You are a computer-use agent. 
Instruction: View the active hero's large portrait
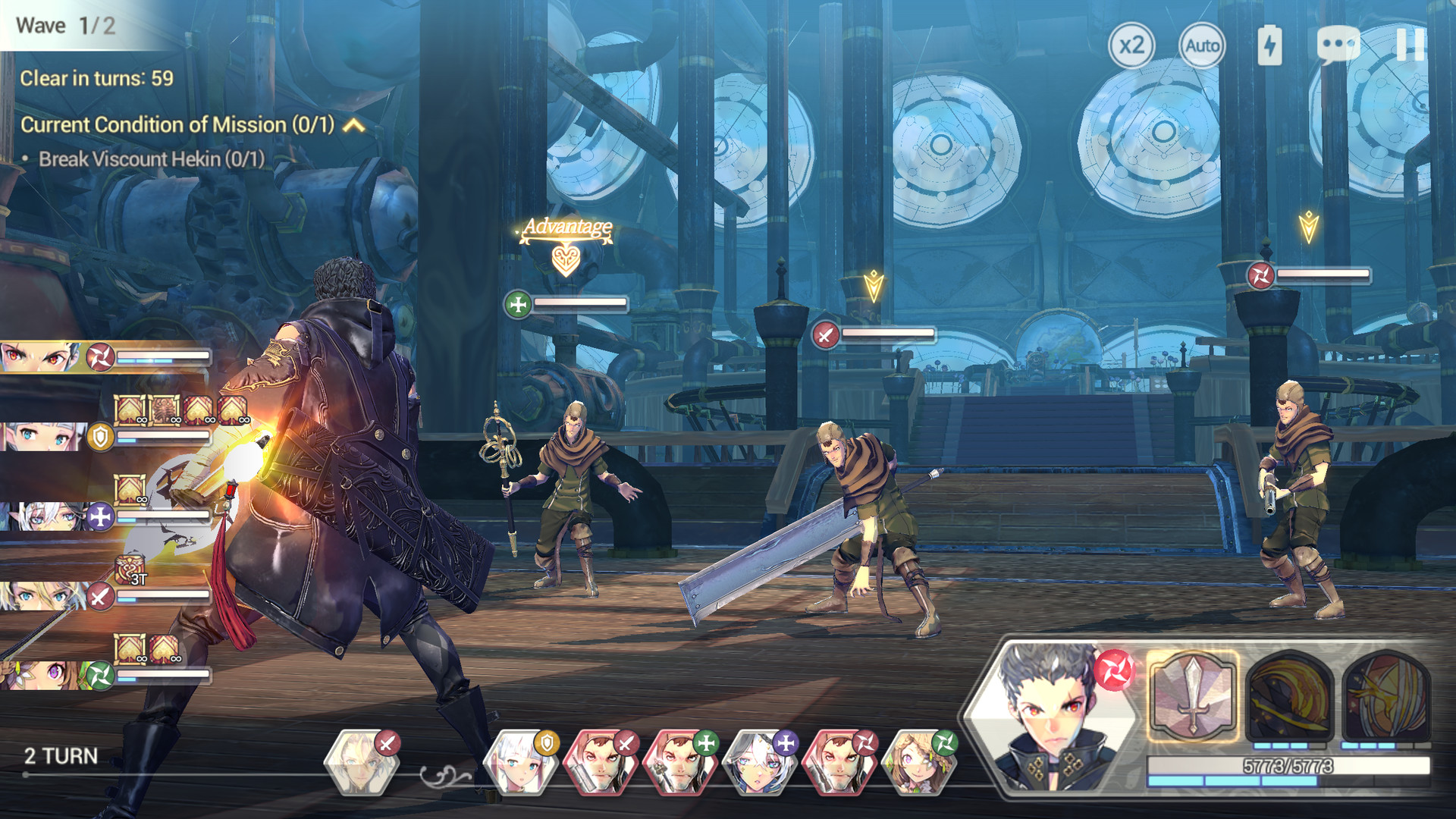1054,717
